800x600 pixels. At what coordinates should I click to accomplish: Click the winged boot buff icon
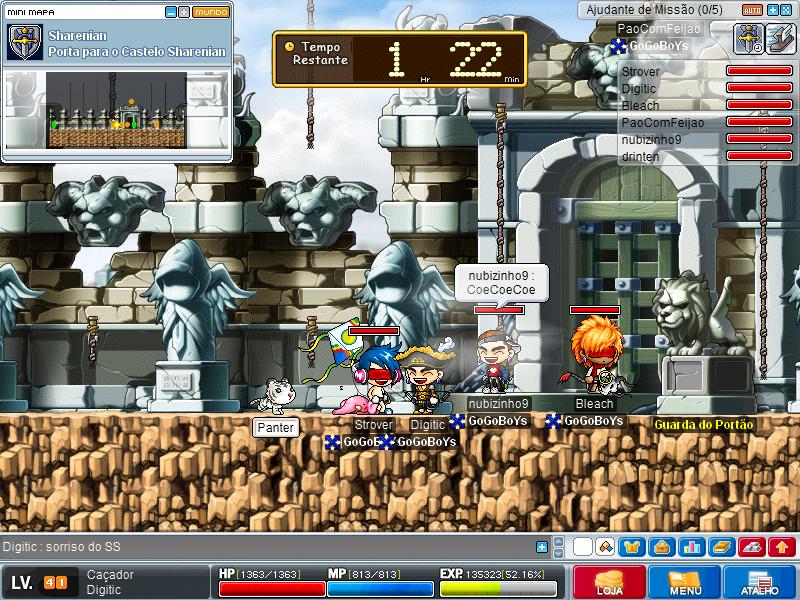[780, 39]
